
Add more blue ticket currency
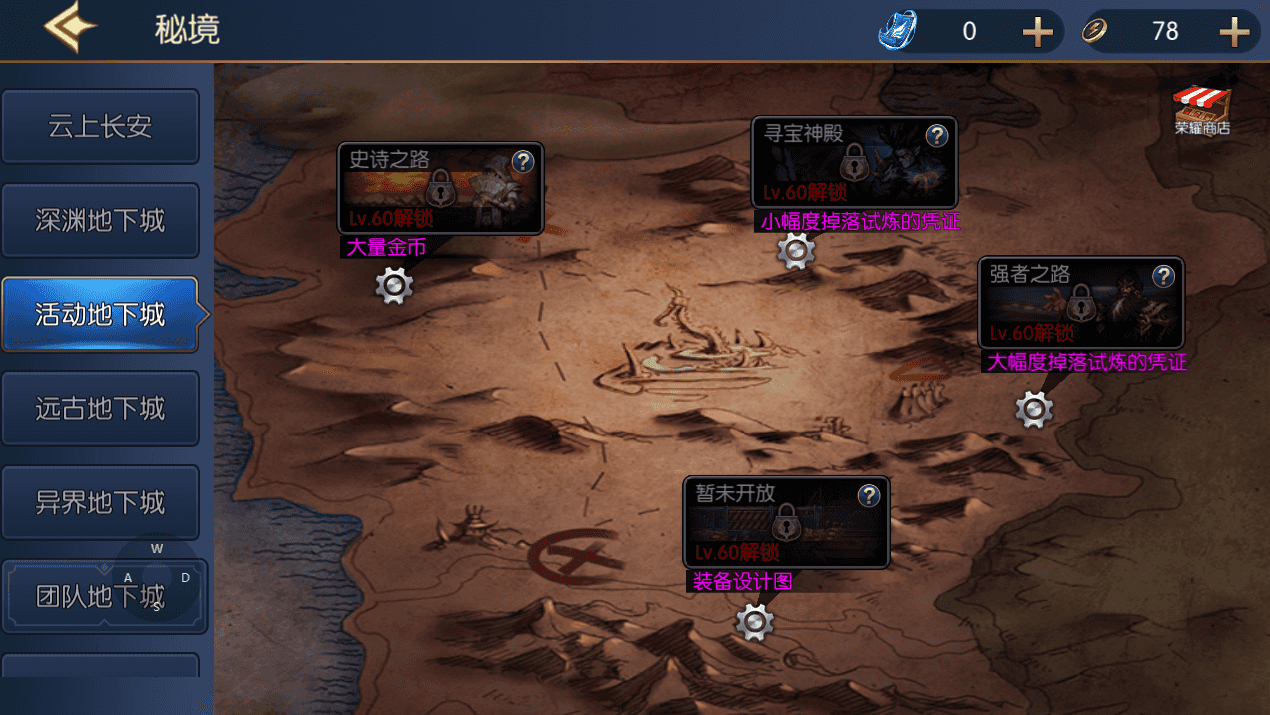(x=1038, y=32)
